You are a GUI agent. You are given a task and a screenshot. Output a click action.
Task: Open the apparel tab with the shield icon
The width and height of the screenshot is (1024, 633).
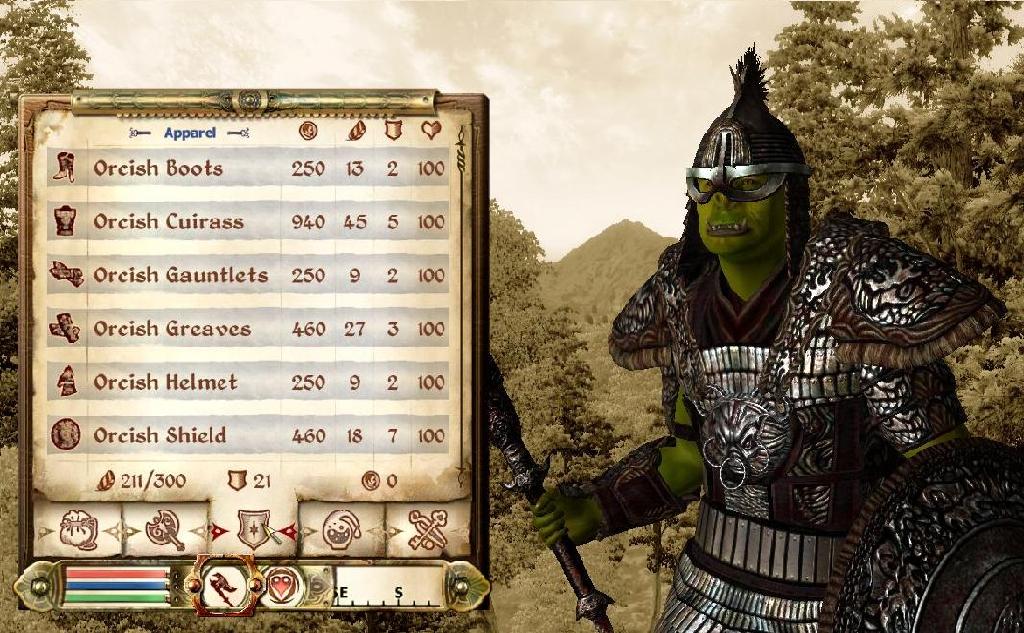click(253, 530)
